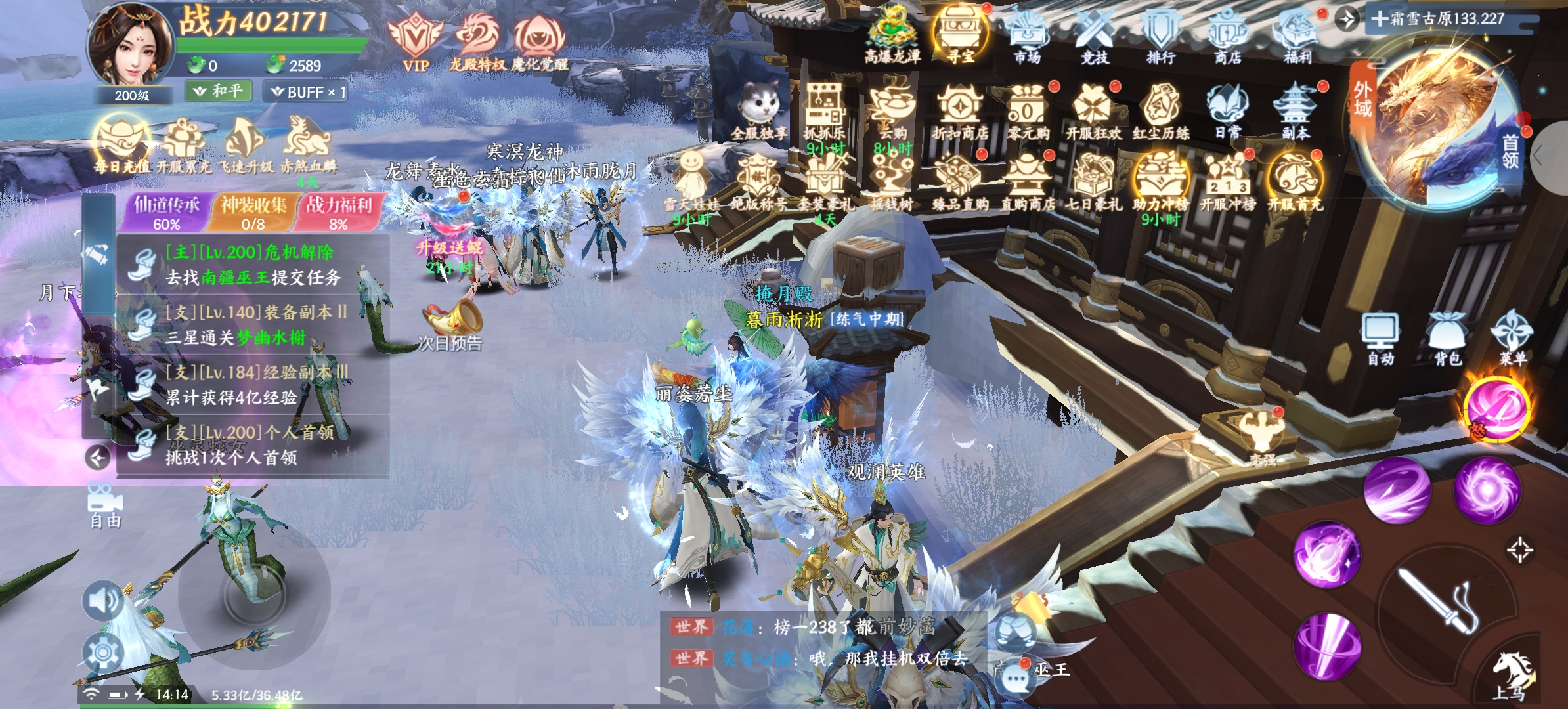Open the VIP privileges icon
Image resolution: width=1568 pixels, height=709 pixels.
click(x=415, y=41)
